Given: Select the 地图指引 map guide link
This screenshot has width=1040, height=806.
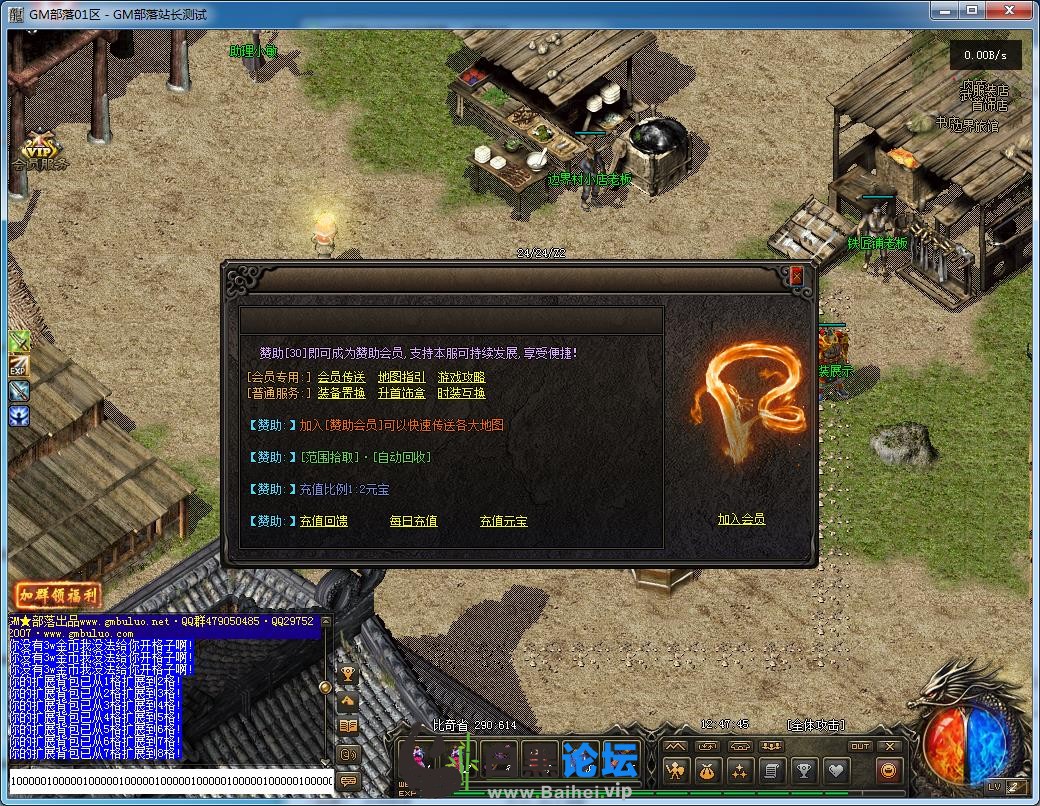Looking at the screenshot, I should [401, 377].
